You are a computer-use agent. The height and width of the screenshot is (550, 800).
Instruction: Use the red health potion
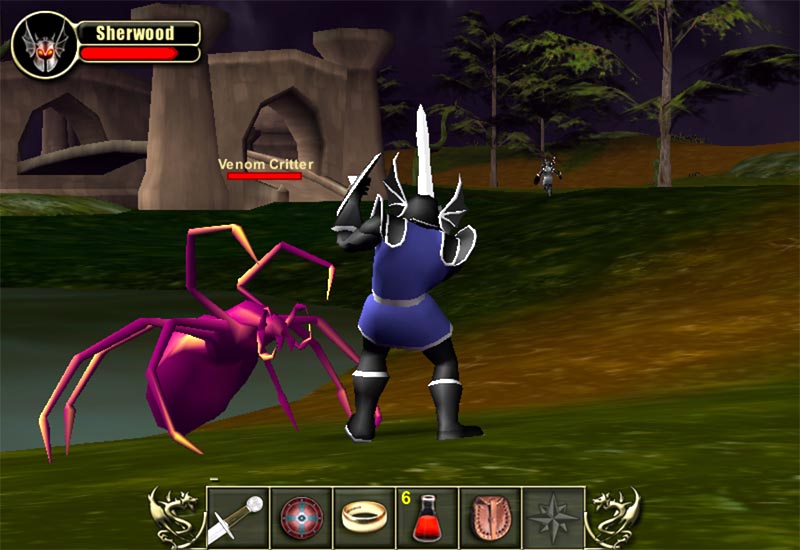coord(428,517)
